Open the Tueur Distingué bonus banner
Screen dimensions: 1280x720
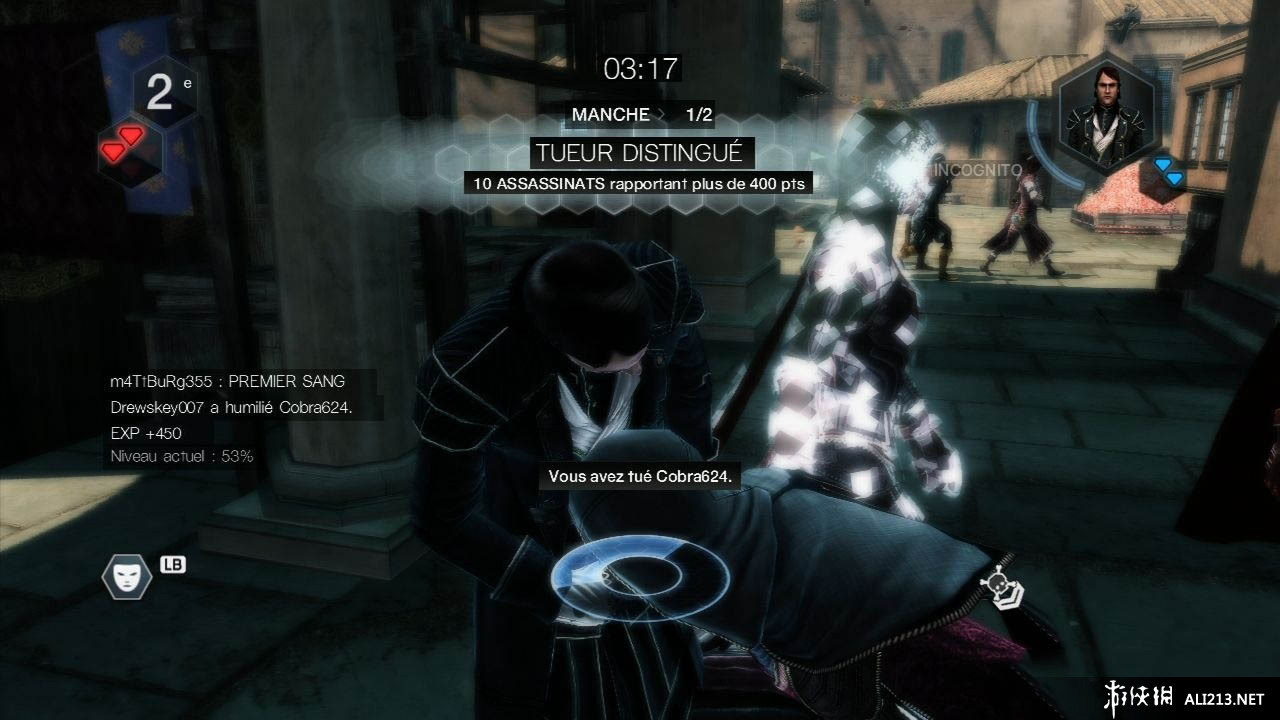pyautogui.click(x=640, y=153)
